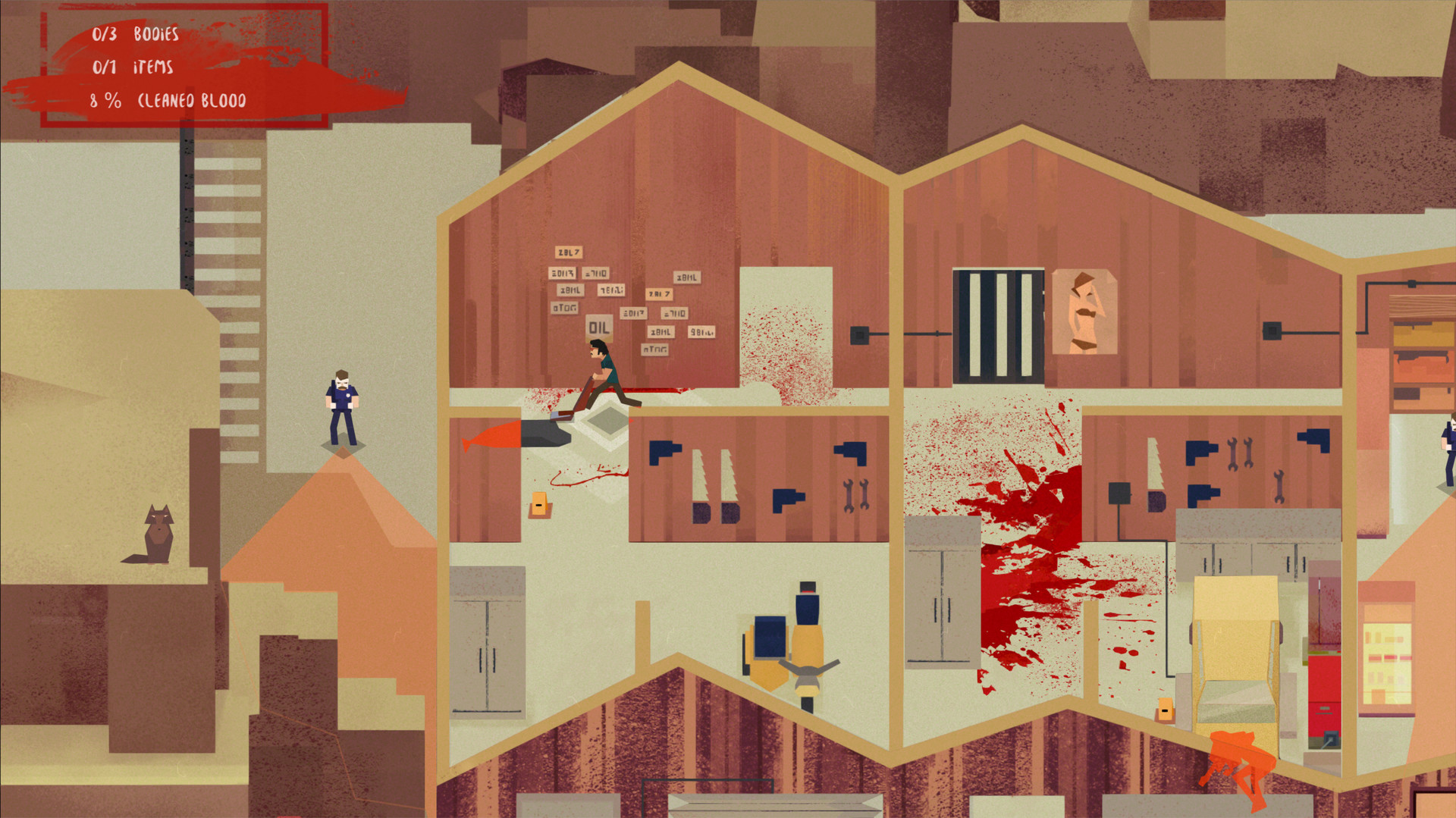Click the 8% CLEANED BLOOD progress indicator
The image size is (1456, 818).
[168, 99]
